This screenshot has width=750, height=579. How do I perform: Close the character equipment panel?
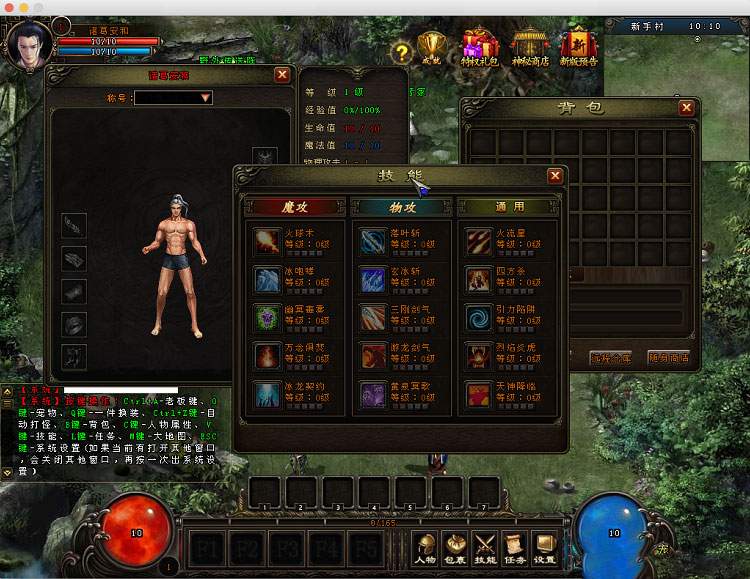click(x=282, y=75)
